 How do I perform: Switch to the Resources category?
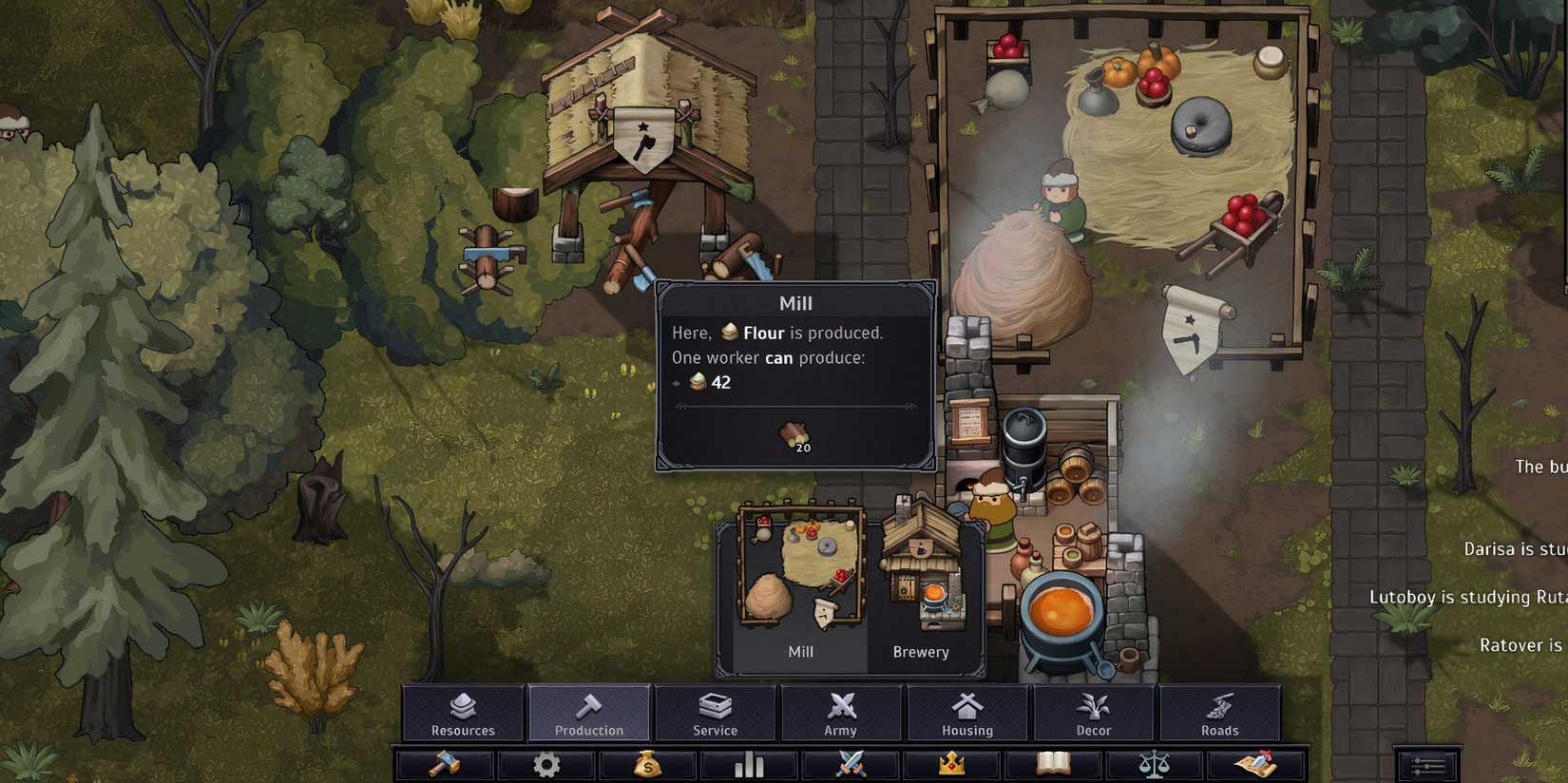pos(463,711)
